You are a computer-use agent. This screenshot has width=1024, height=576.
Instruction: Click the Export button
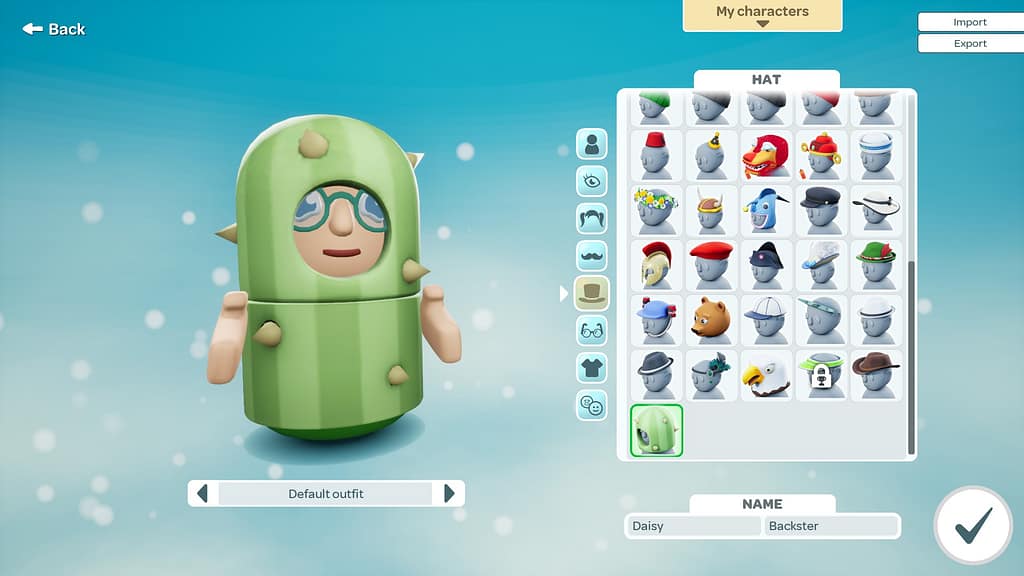tap(969, 44)
